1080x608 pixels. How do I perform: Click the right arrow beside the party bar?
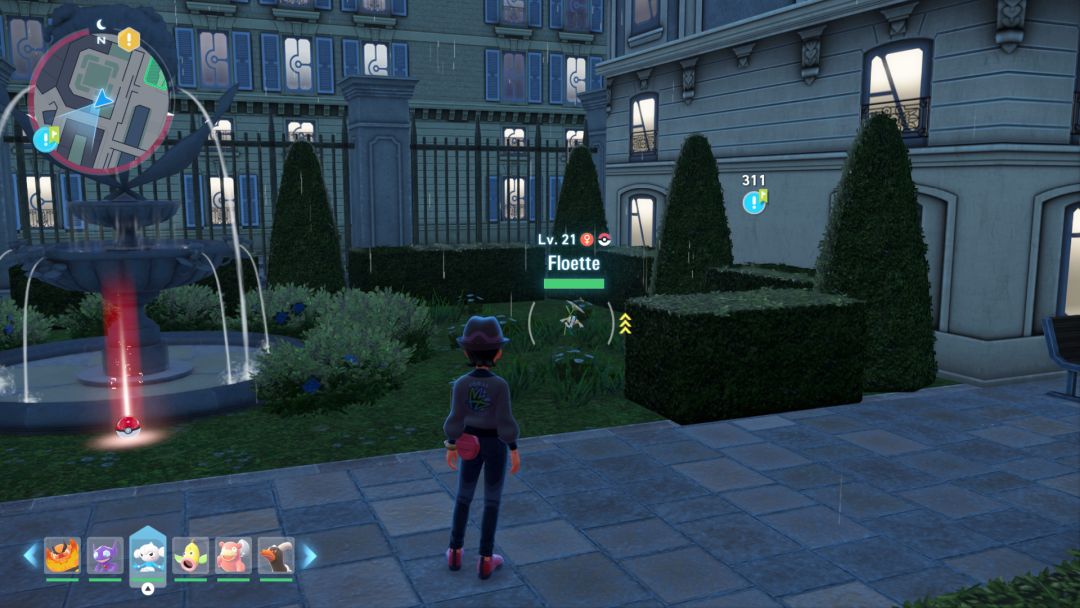point(309,555)
